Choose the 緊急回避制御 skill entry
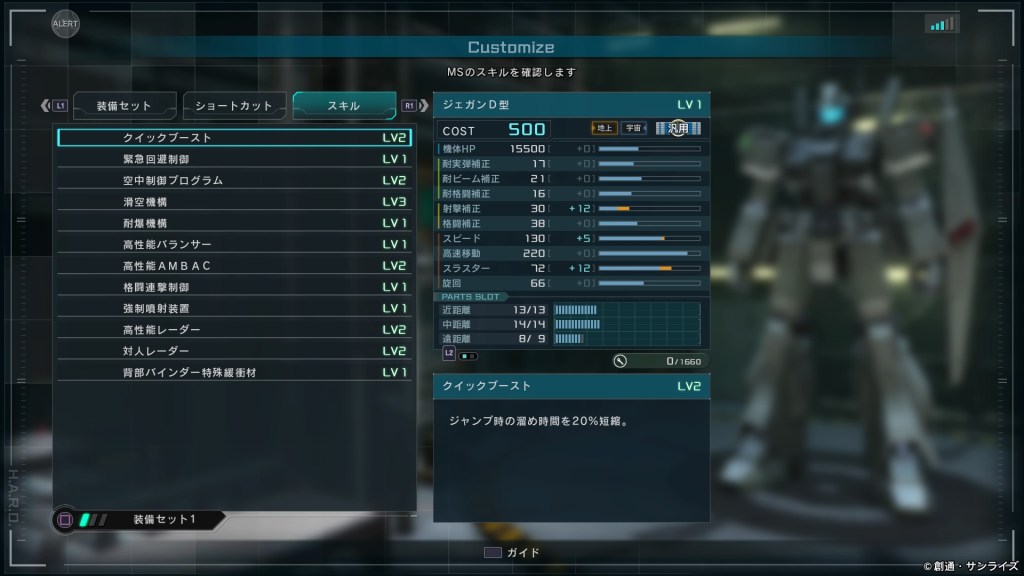 (235, 159)
